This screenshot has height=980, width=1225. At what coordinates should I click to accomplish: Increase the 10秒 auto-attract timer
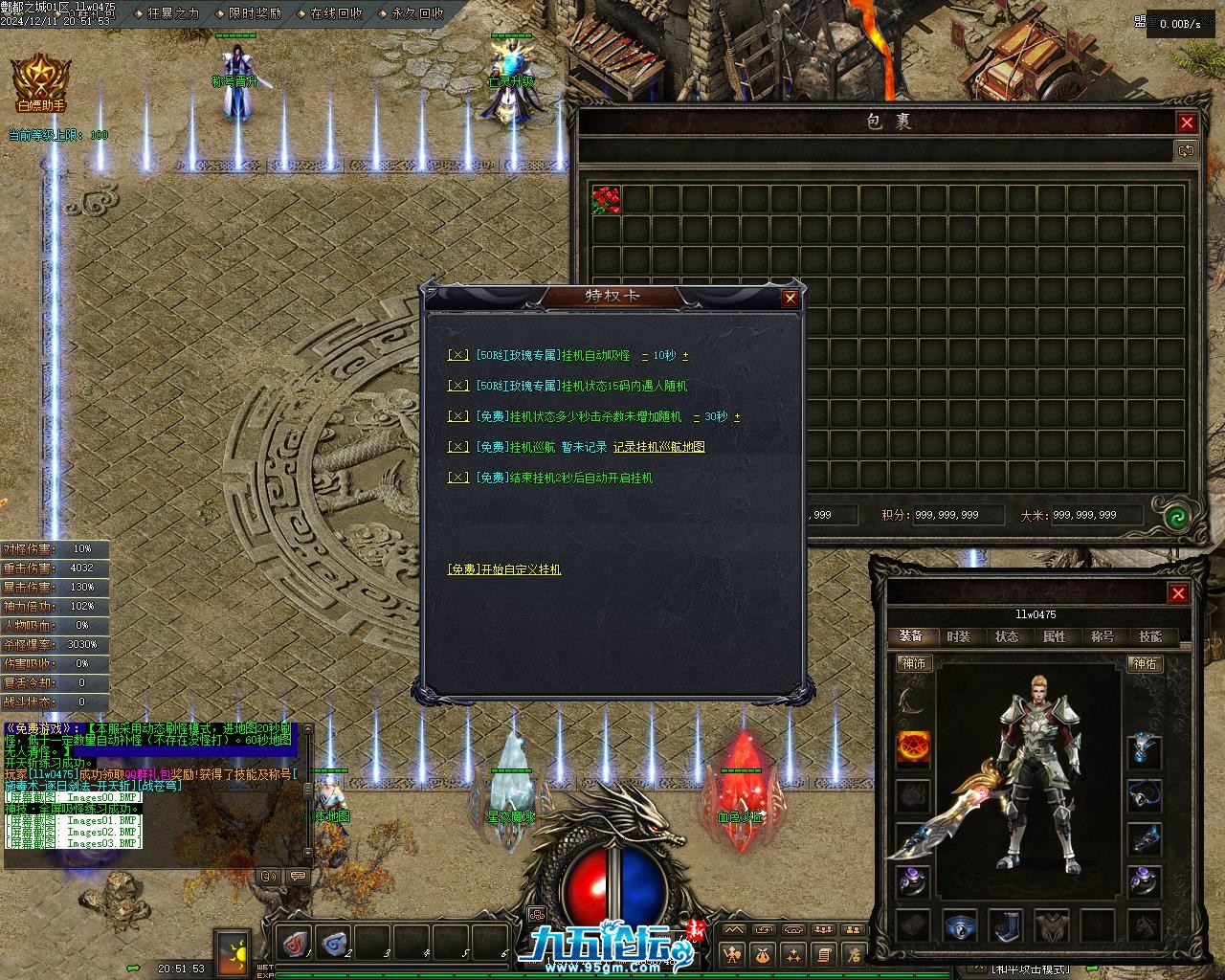click(685, 356)
